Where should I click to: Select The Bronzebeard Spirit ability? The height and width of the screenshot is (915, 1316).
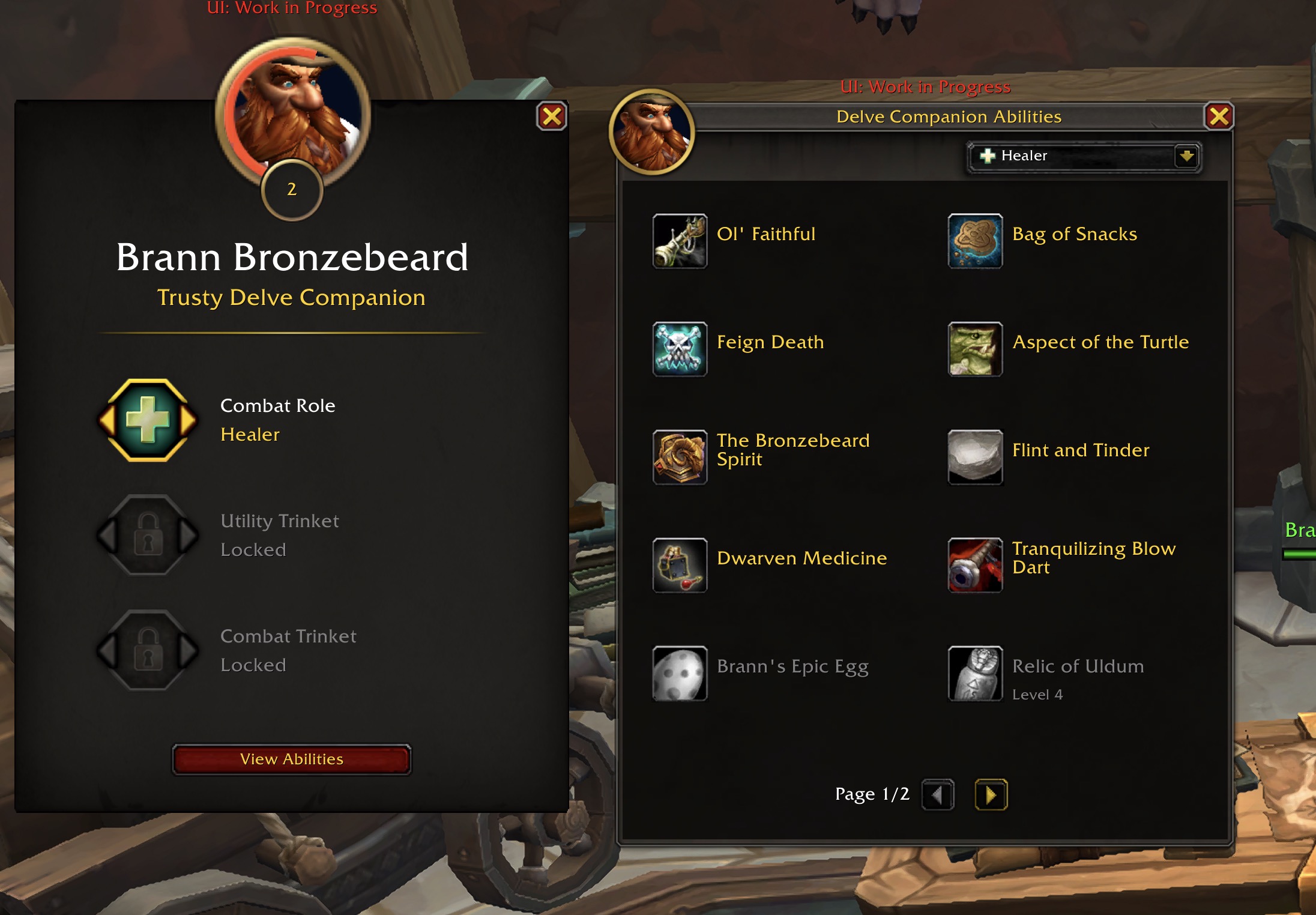680,458
